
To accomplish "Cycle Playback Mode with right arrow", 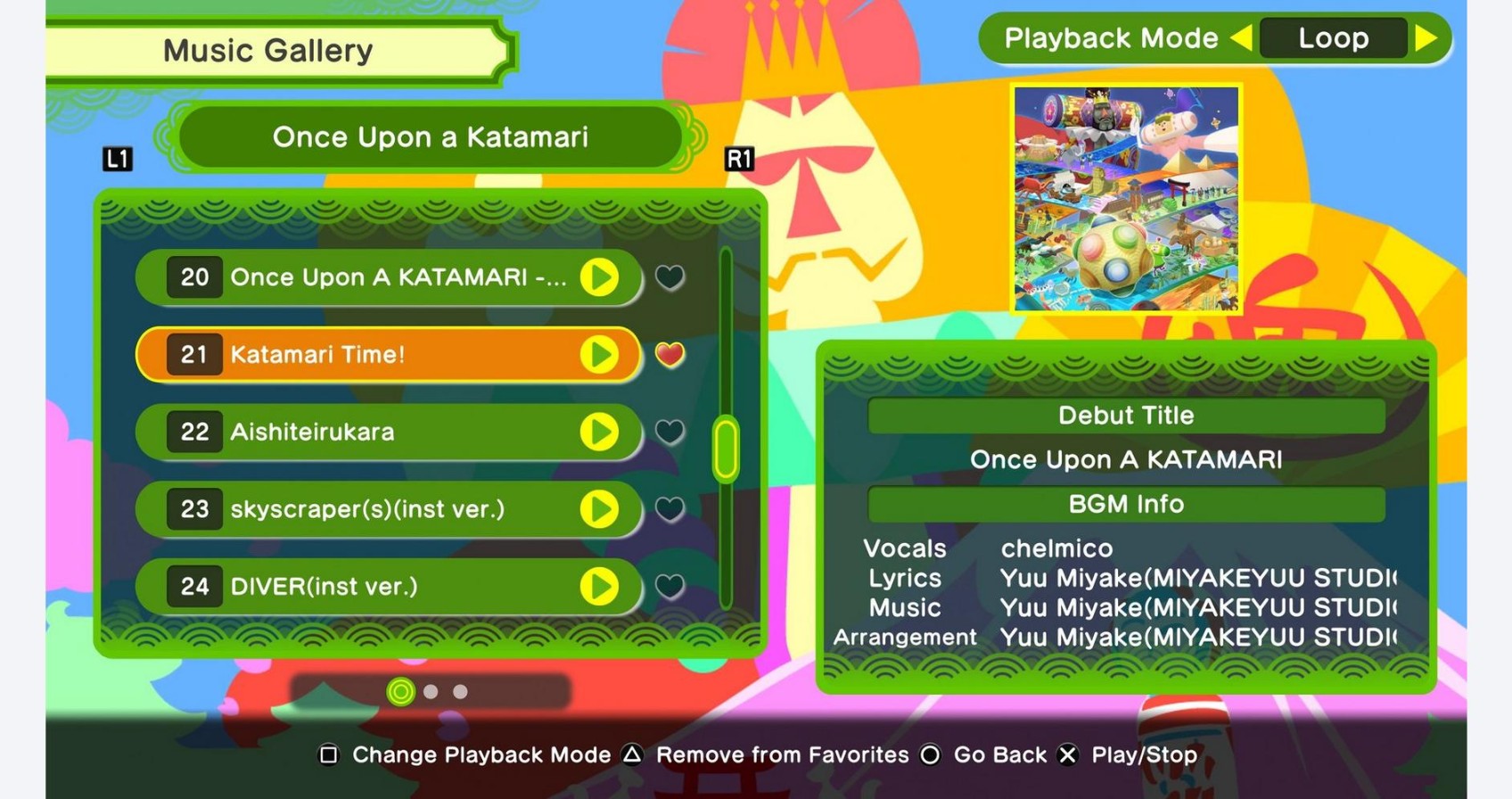I will 1426,38.
